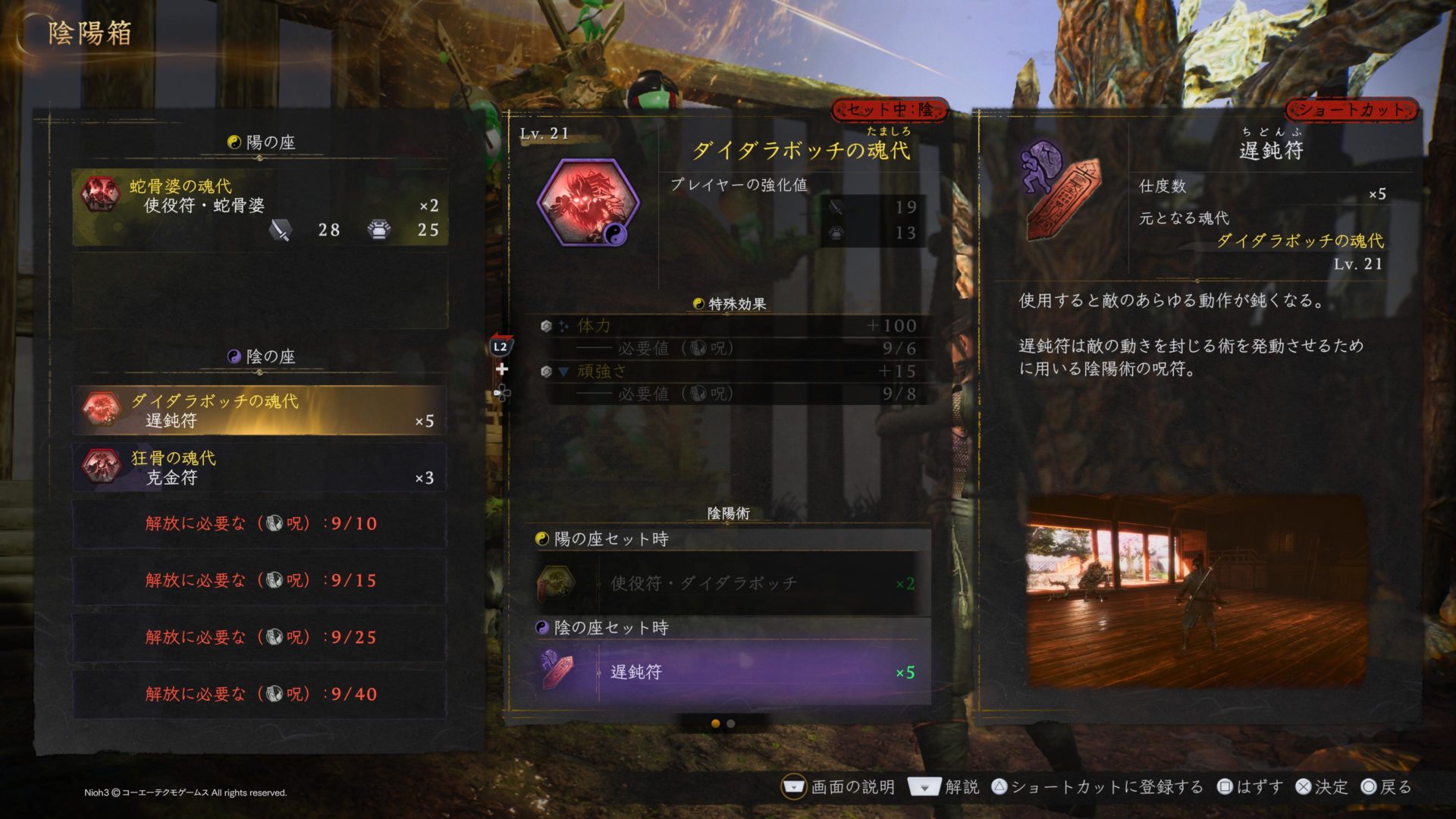Select the 蛇骨婆の魂代 soul core row

[x=259, y=207]
